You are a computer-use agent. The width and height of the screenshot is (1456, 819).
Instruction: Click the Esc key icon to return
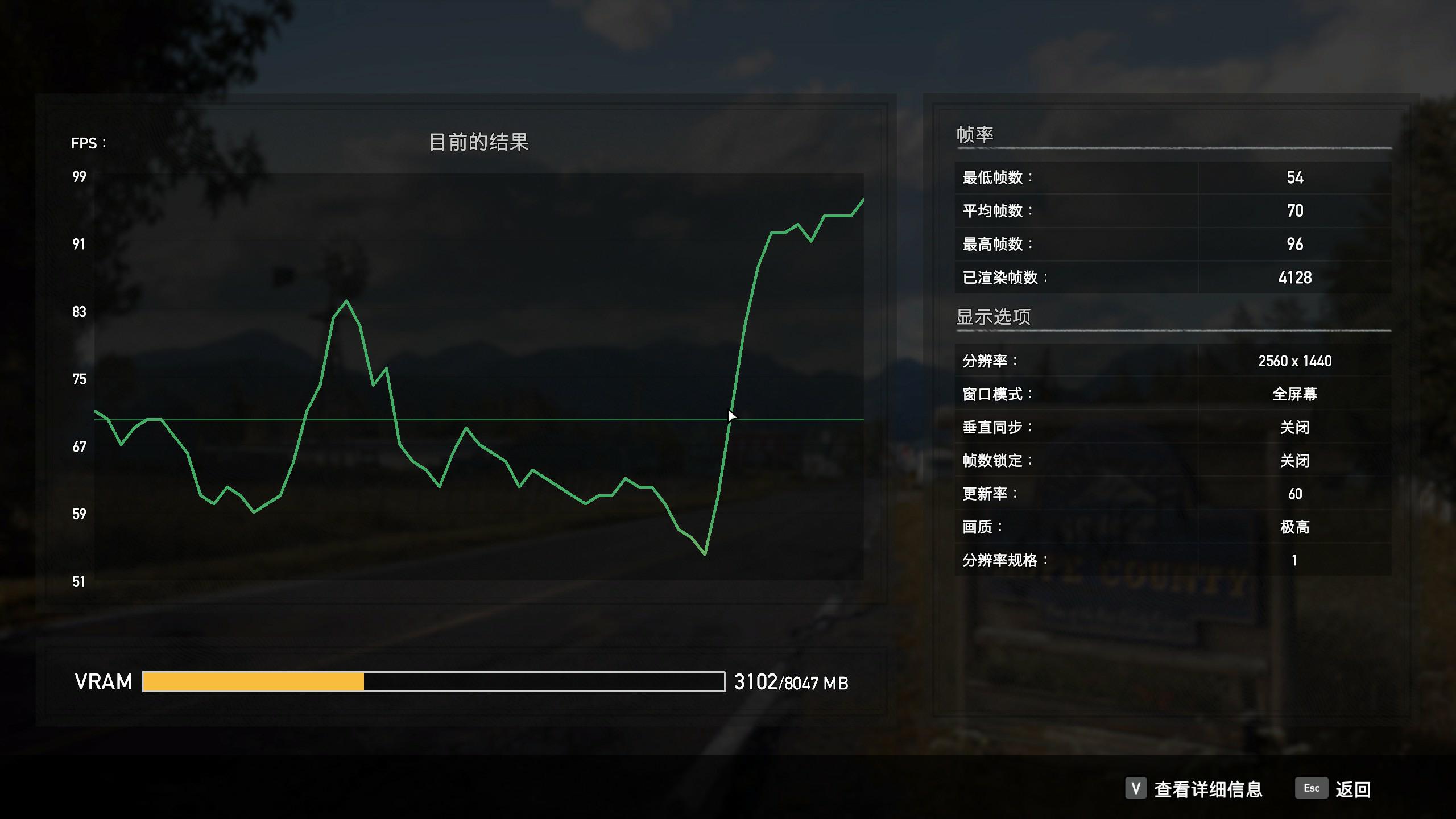1311,789
